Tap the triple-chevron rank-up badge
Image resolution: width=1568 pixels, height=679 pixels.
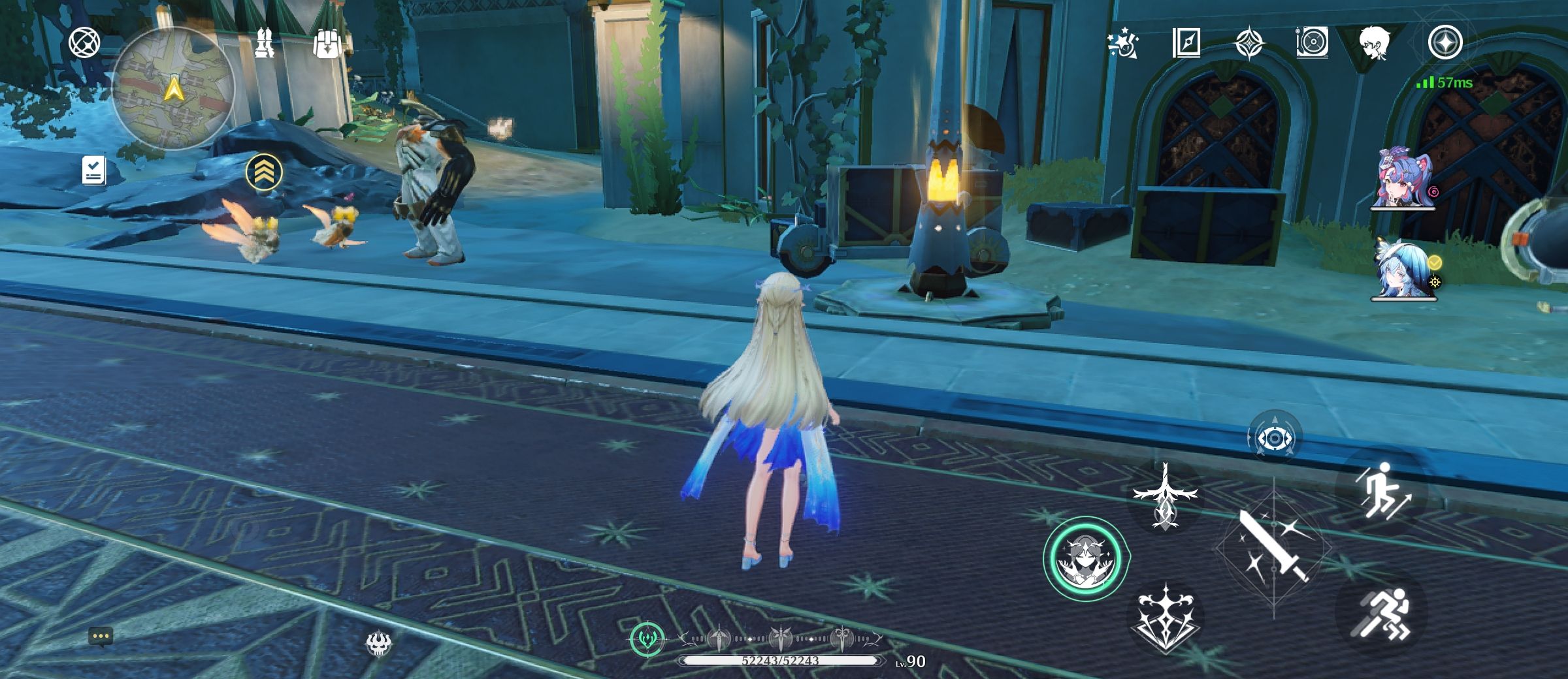click(x=264, y=172)
